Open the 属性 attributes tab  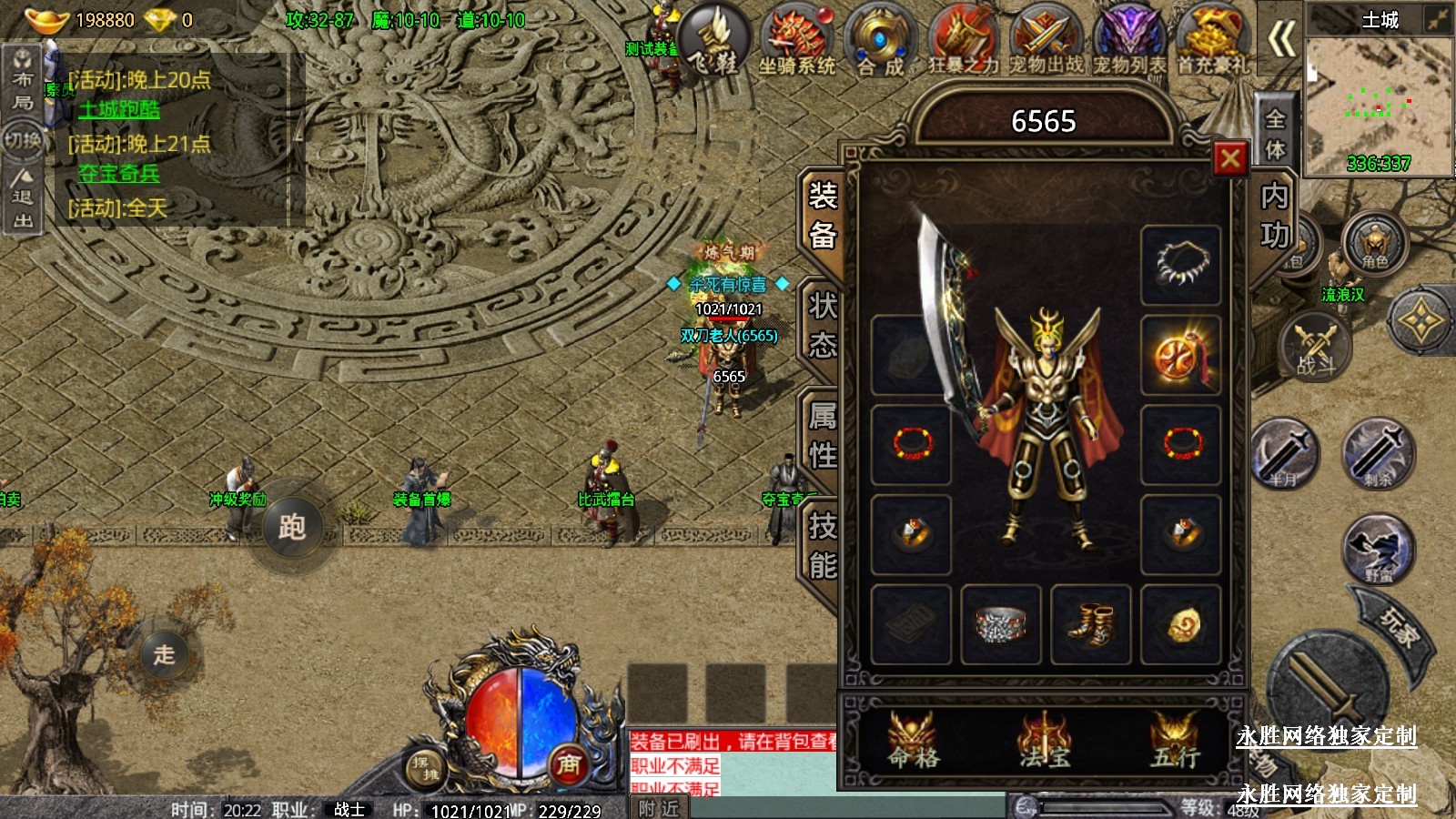point(822,435)
